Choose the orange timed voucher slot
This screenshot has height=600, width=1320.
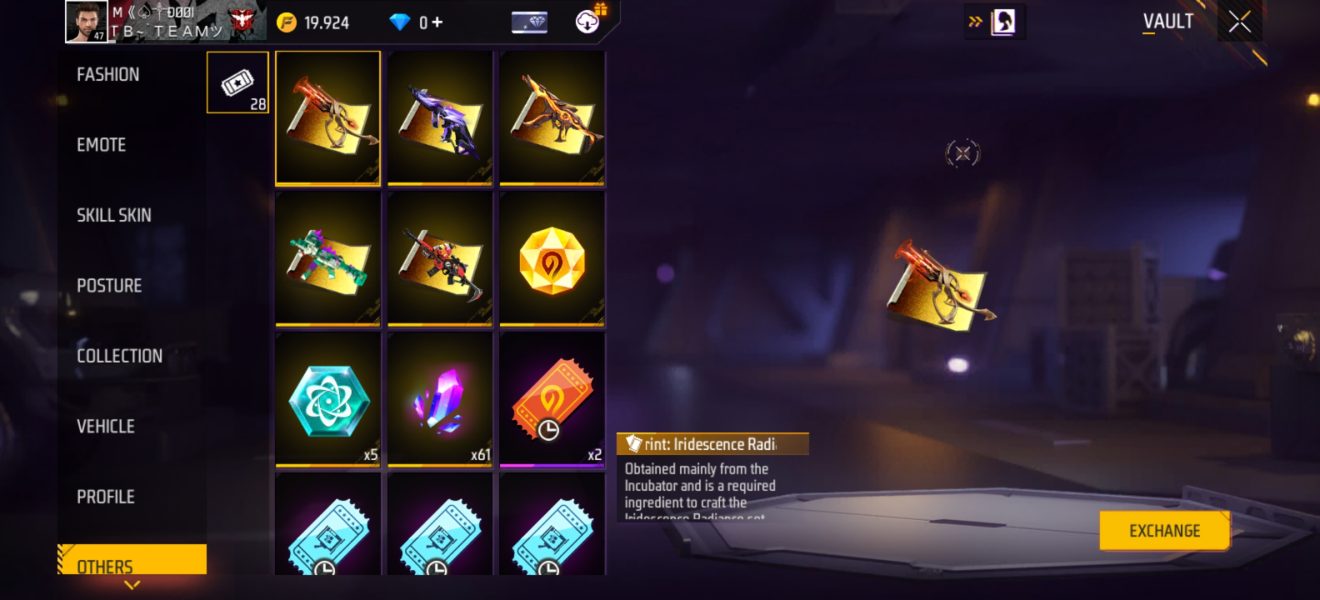point(552,398)
